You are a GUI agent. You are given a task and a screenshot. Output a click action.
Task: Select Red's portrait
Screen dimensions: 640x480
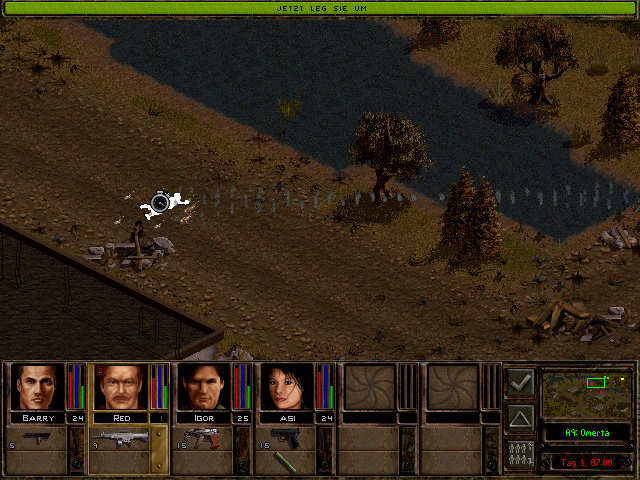[121, 386]
